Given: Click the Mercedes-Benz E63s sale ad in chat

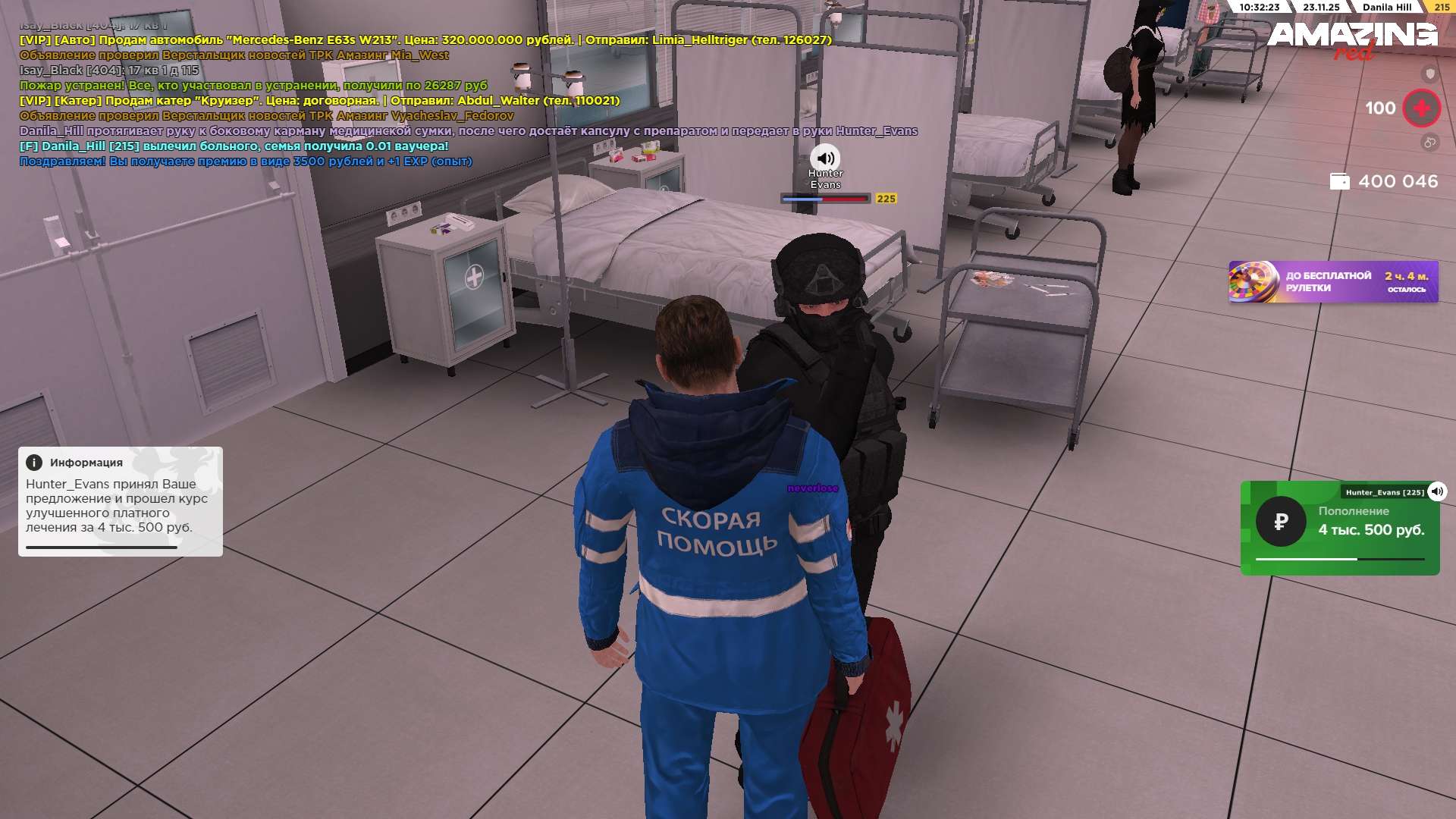Looking at the screenshot, I should 425,39.
